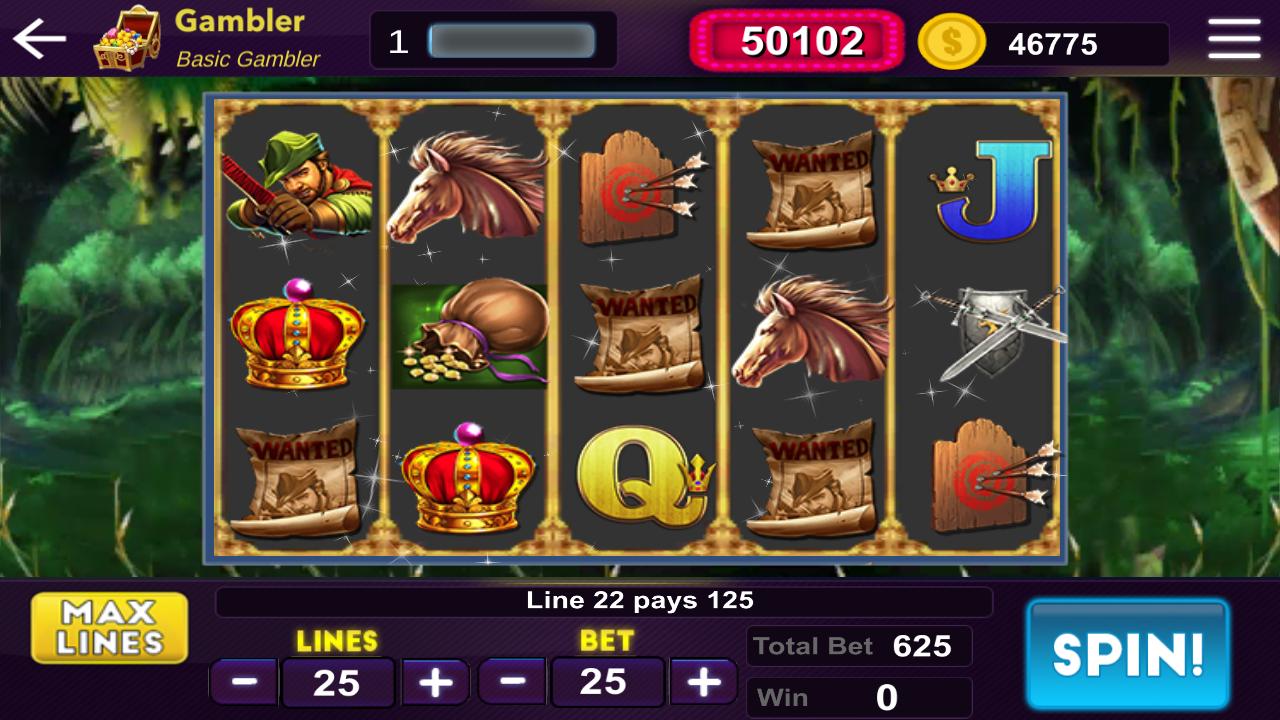1280x720 pixels.
Task: Click the gold dollar coin icon
Action: tap(951, 42)
